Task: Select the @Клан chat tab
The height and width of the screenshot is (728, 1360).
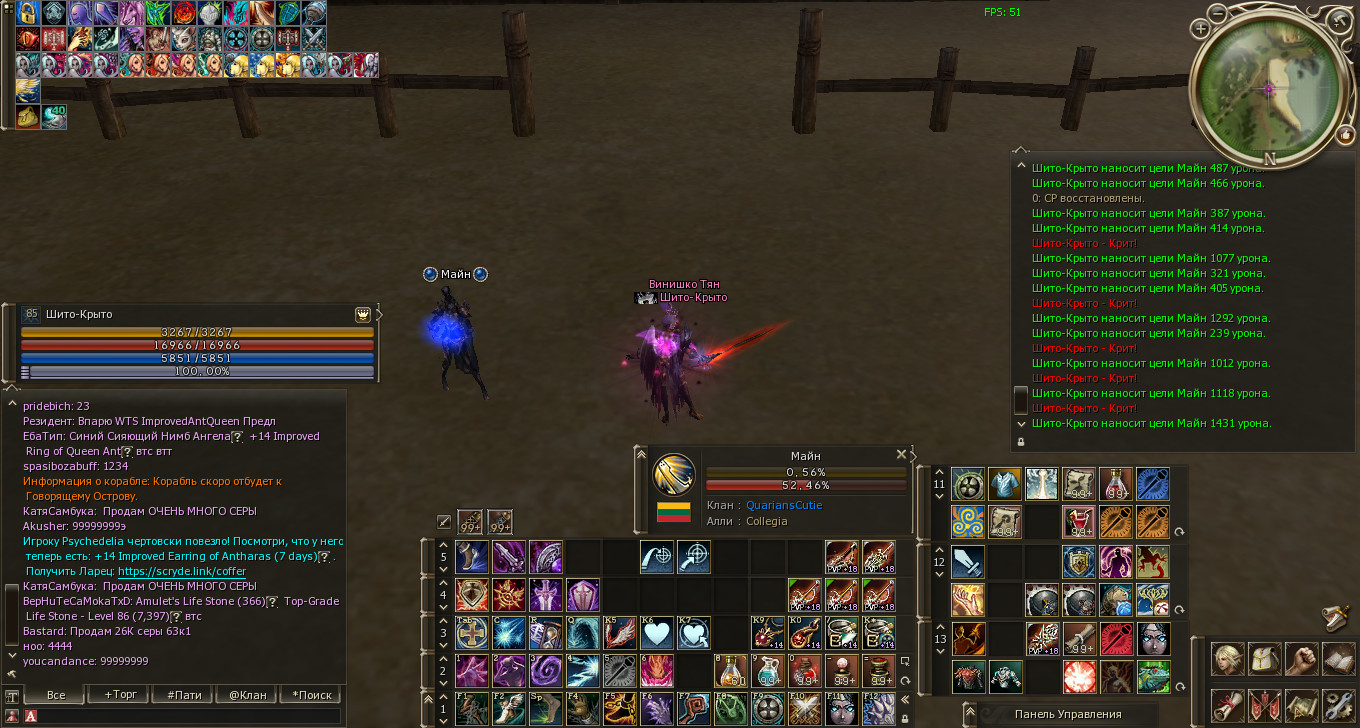Action: [248, 694]
